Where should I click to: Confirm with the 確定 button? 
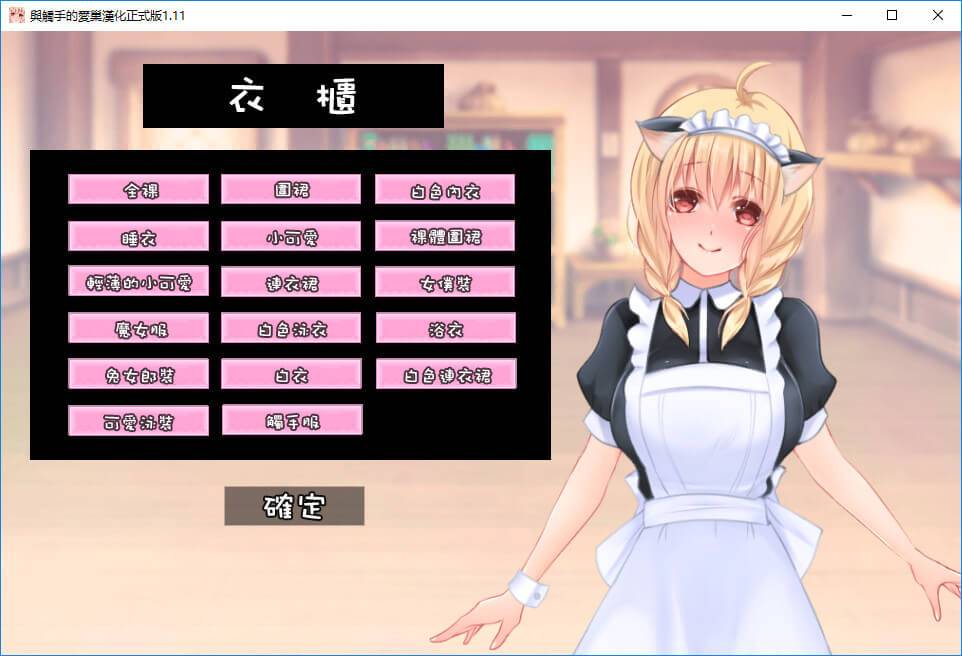coord(294,506)
